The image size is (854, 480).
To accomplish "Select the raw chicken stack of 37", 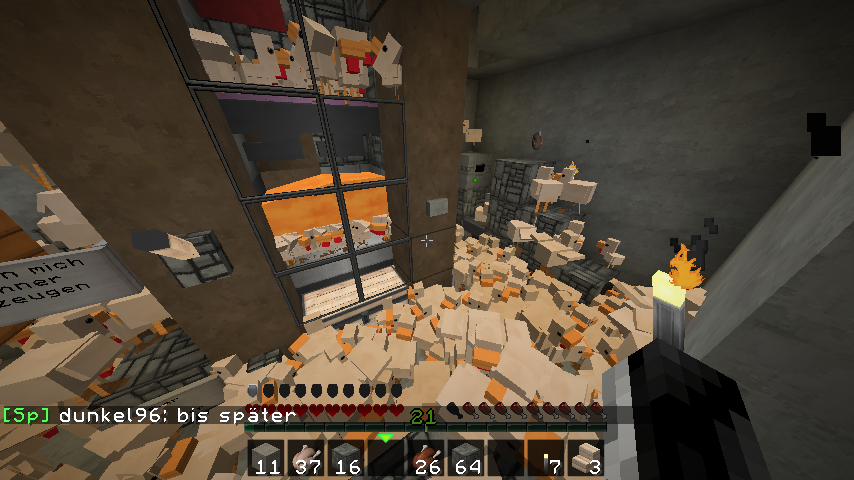I will point(307,458).
